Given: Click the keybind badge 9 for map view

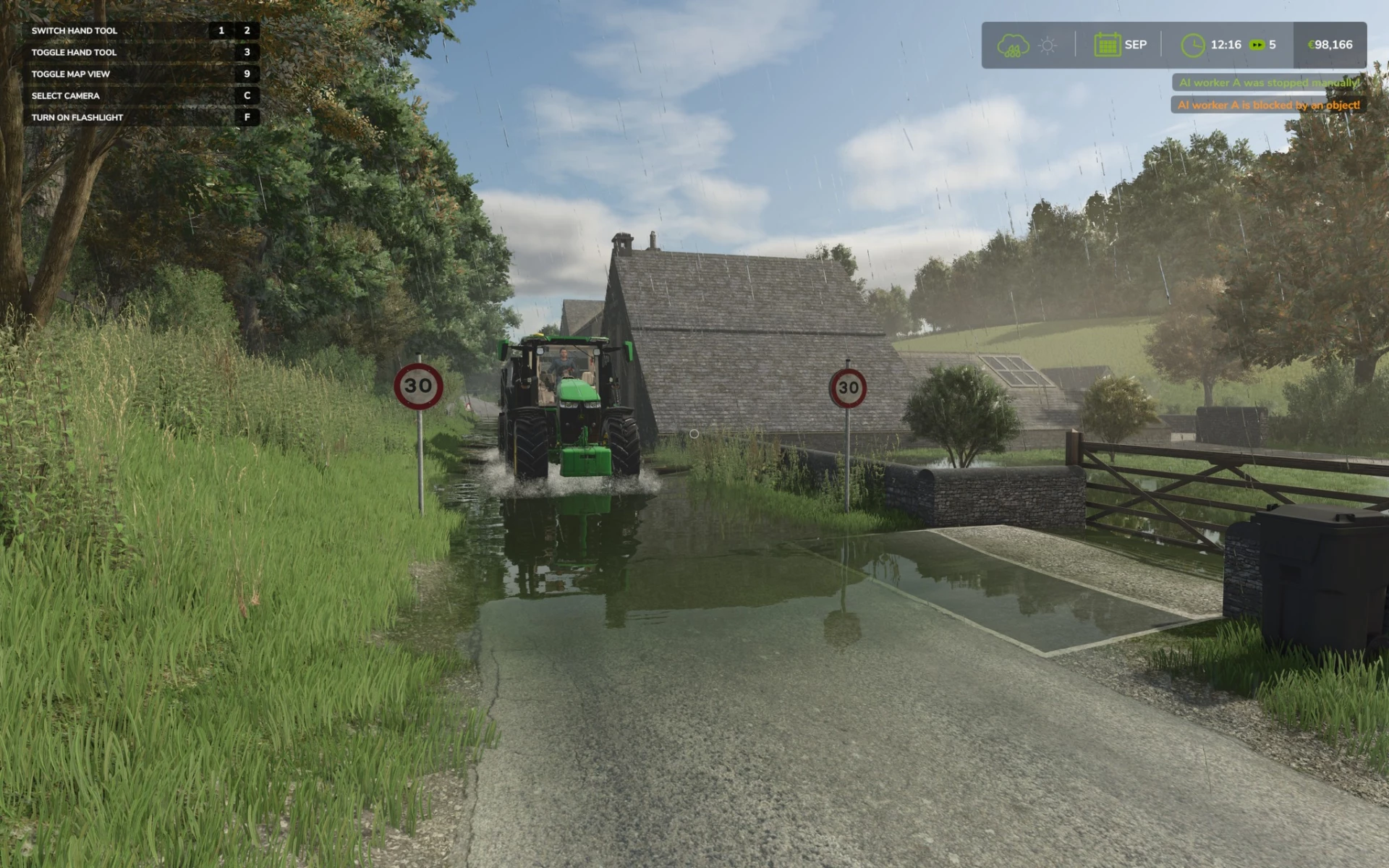Looking at the screenshot, I should [247, 73].
